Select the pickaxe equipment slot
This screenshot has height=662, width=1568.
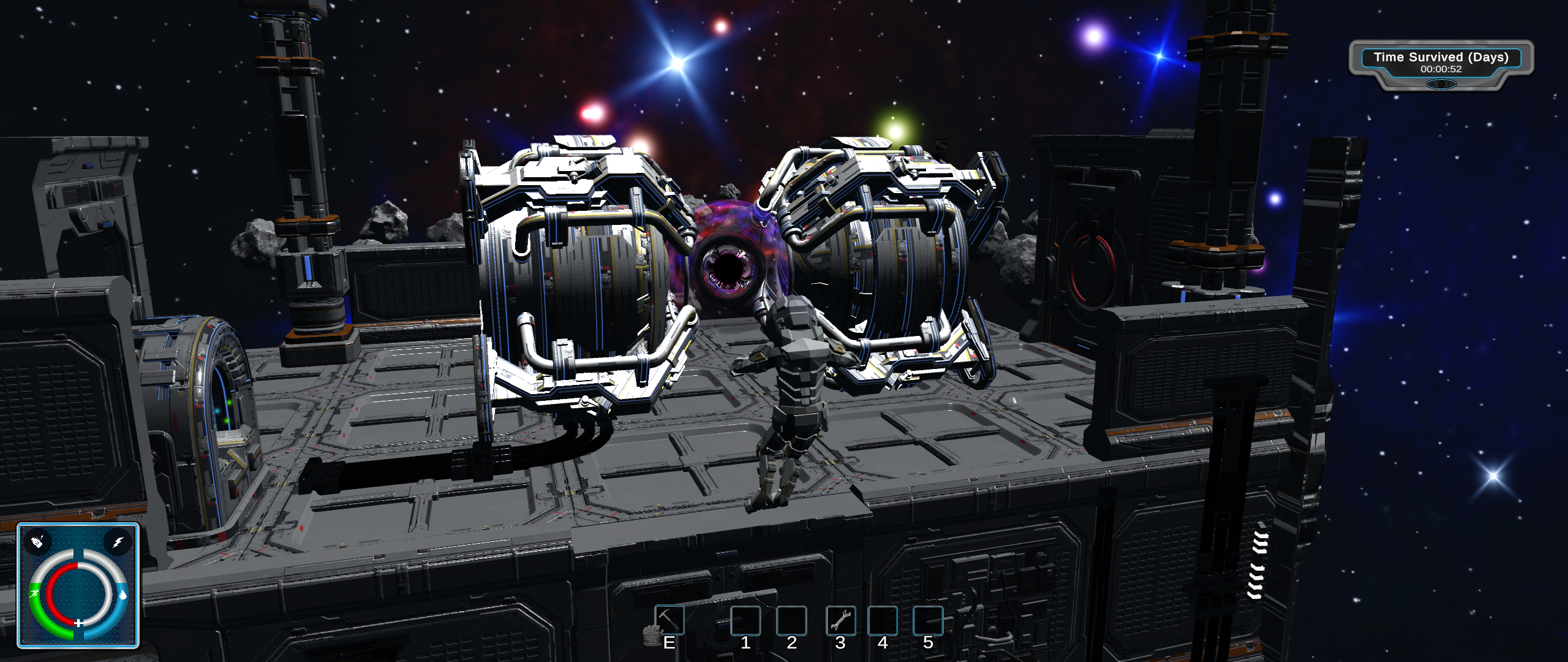(x=669, y=620)
